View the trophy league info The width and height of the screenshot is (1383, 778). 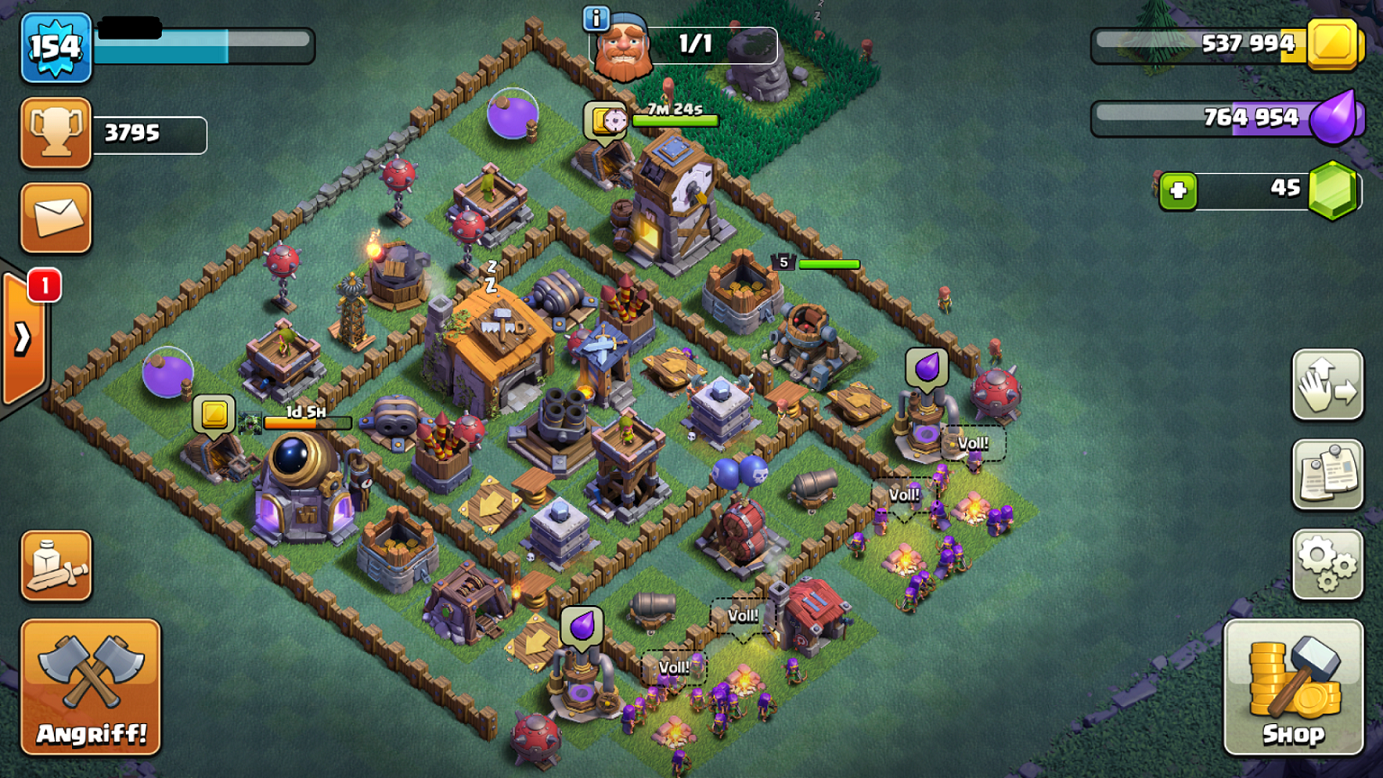(x=56, y=132)
